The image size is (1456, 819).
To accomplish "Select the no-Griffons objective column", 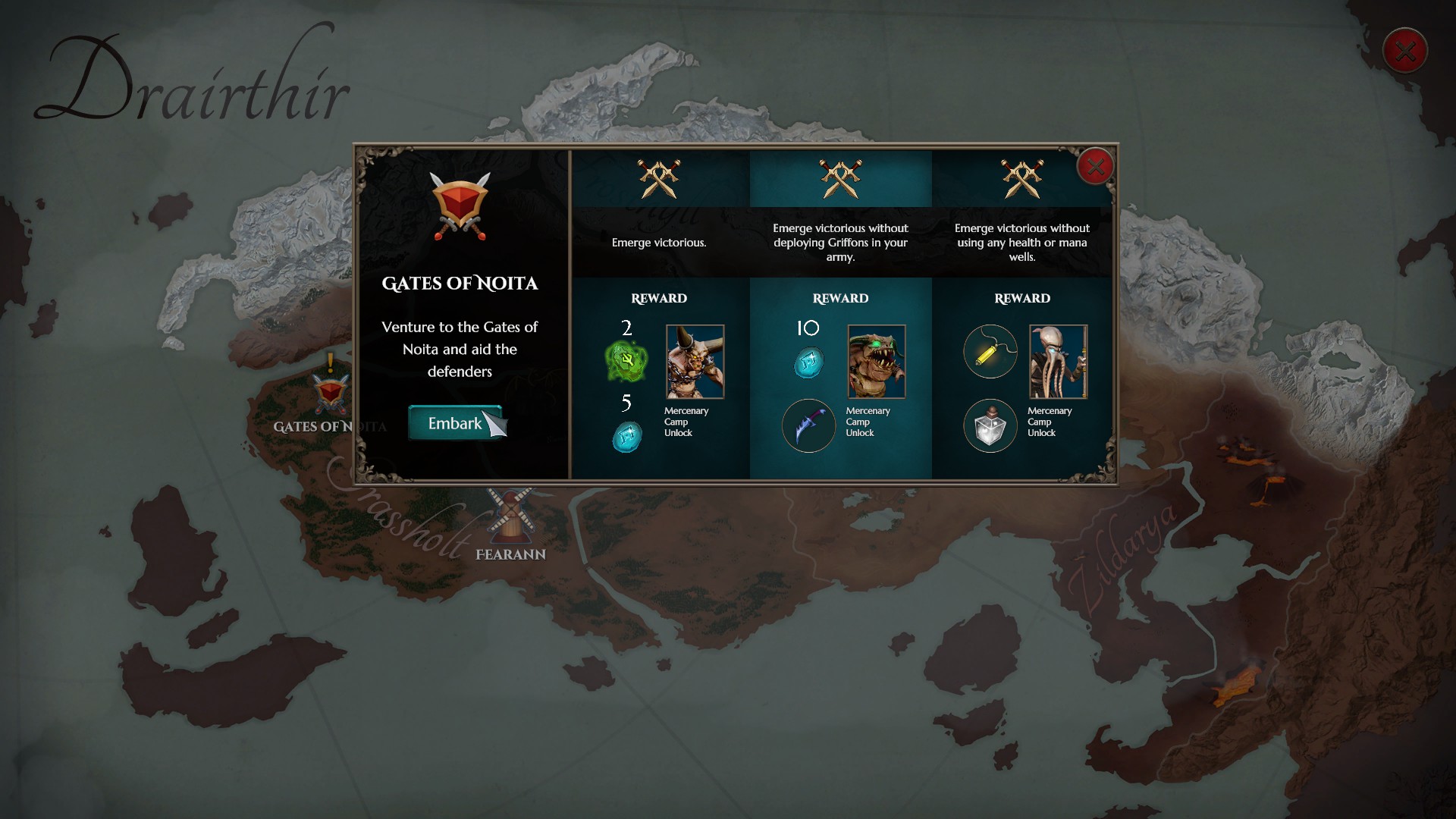I will pyautogui.click(x=840, y=242).
